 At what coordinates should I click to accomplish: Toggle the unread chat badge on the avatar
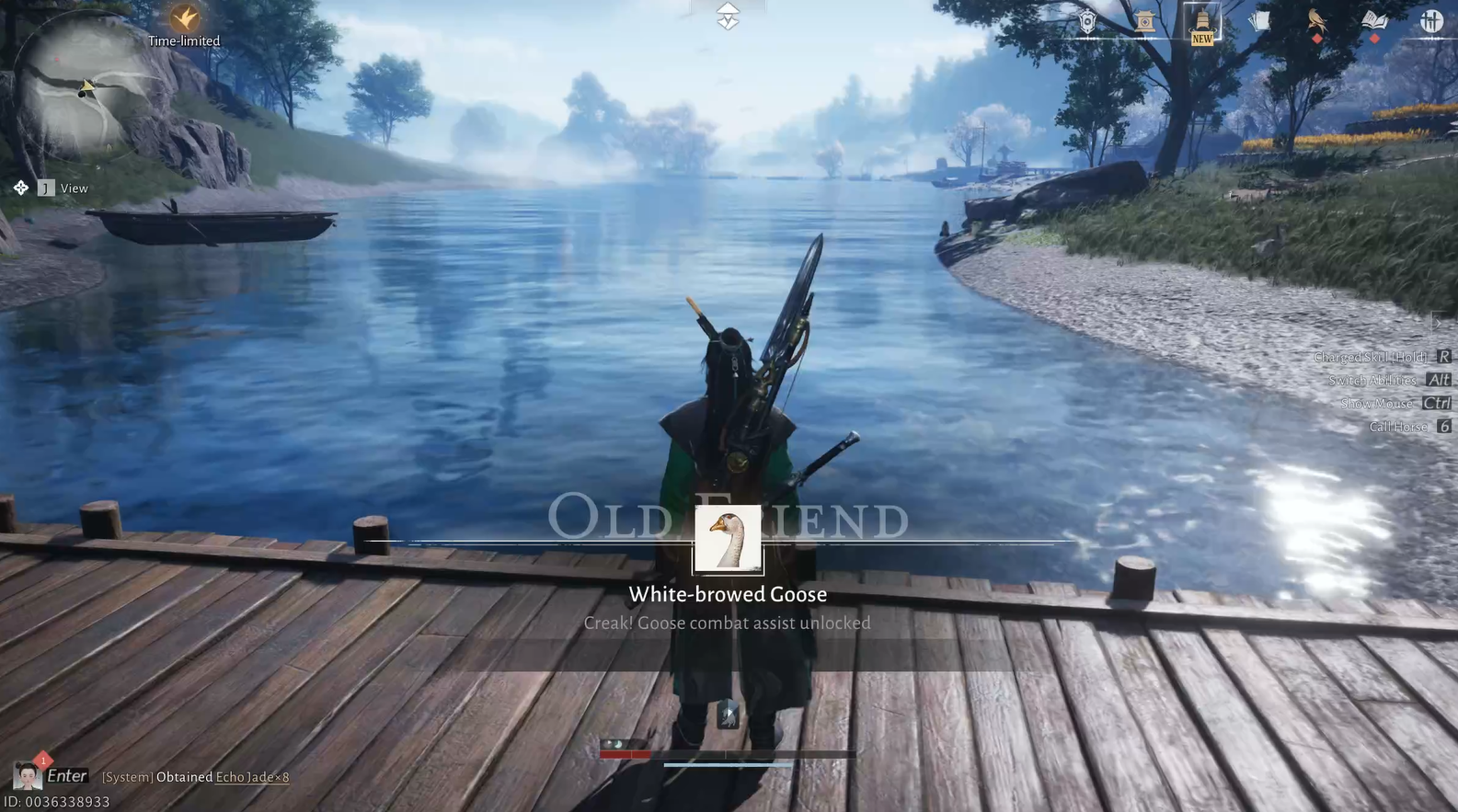coord(42,761)
